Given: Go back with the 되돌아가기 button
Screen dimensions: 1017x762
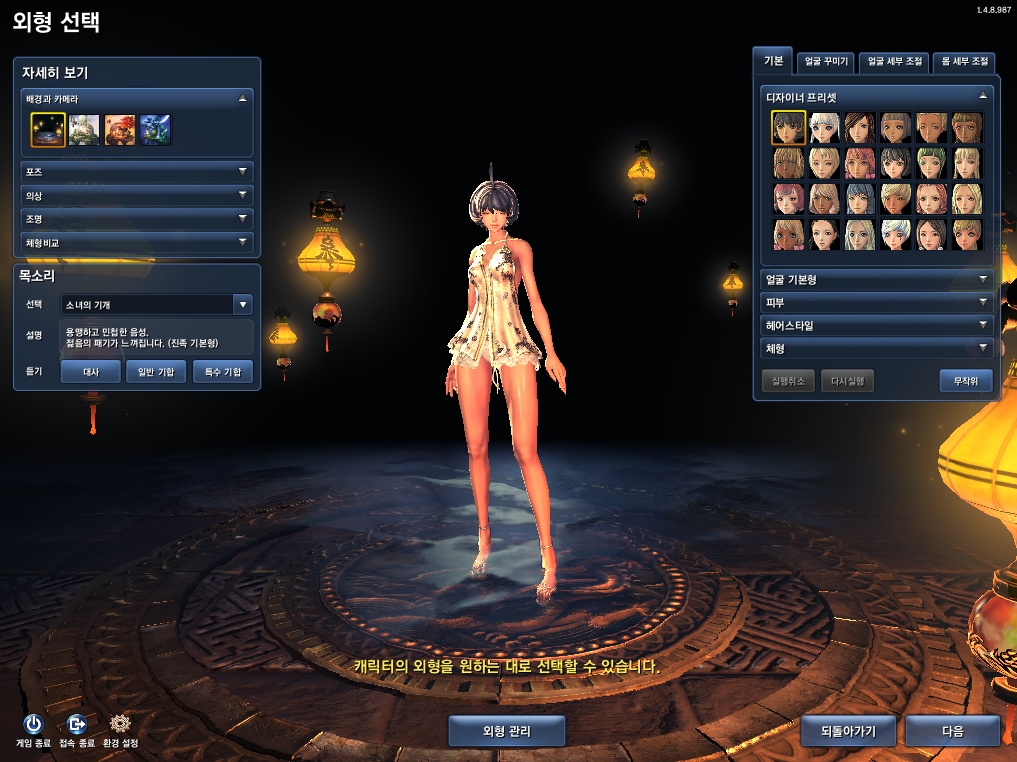Looking at the screenshot, I should (848, 731).
